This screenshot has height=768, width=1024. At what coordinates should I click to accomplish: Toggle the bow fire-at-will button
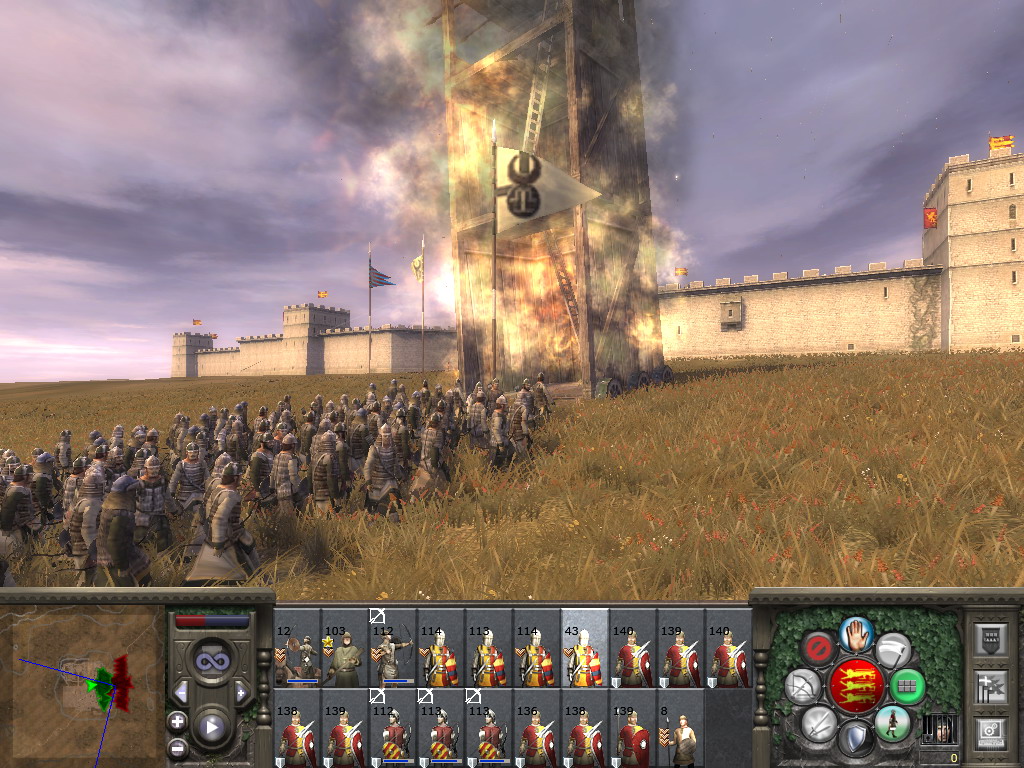802,687
